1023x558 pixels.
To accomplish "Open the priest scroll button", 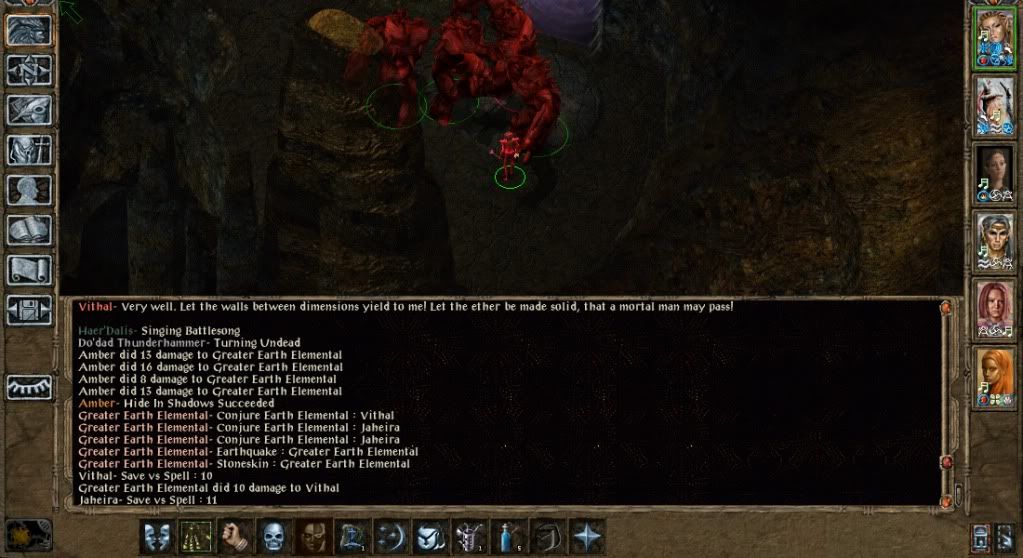I will [x=29, y=269].
